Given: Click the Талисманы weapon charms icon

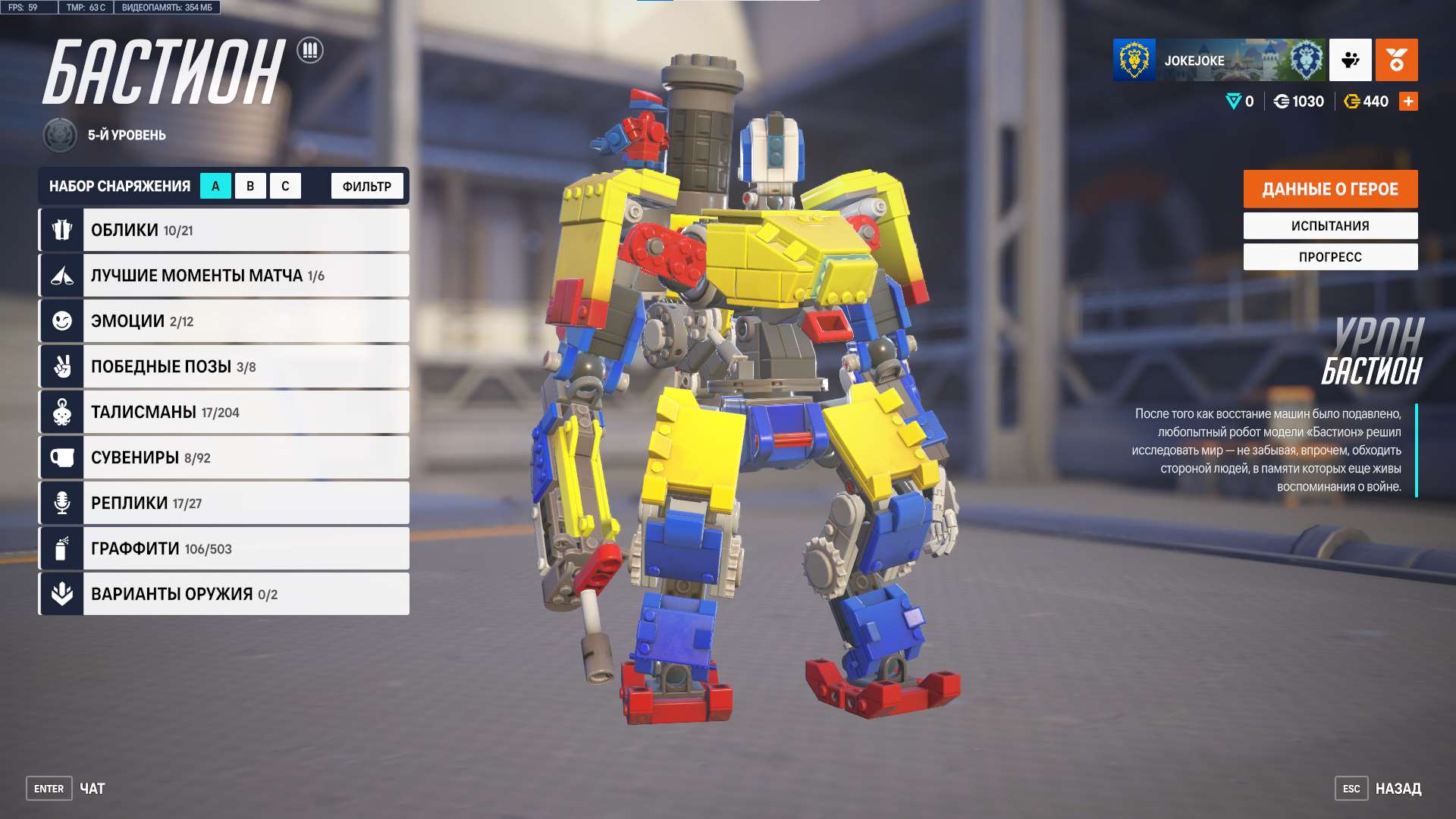Looking at the screenshot, I should click(x=61, y=411).
